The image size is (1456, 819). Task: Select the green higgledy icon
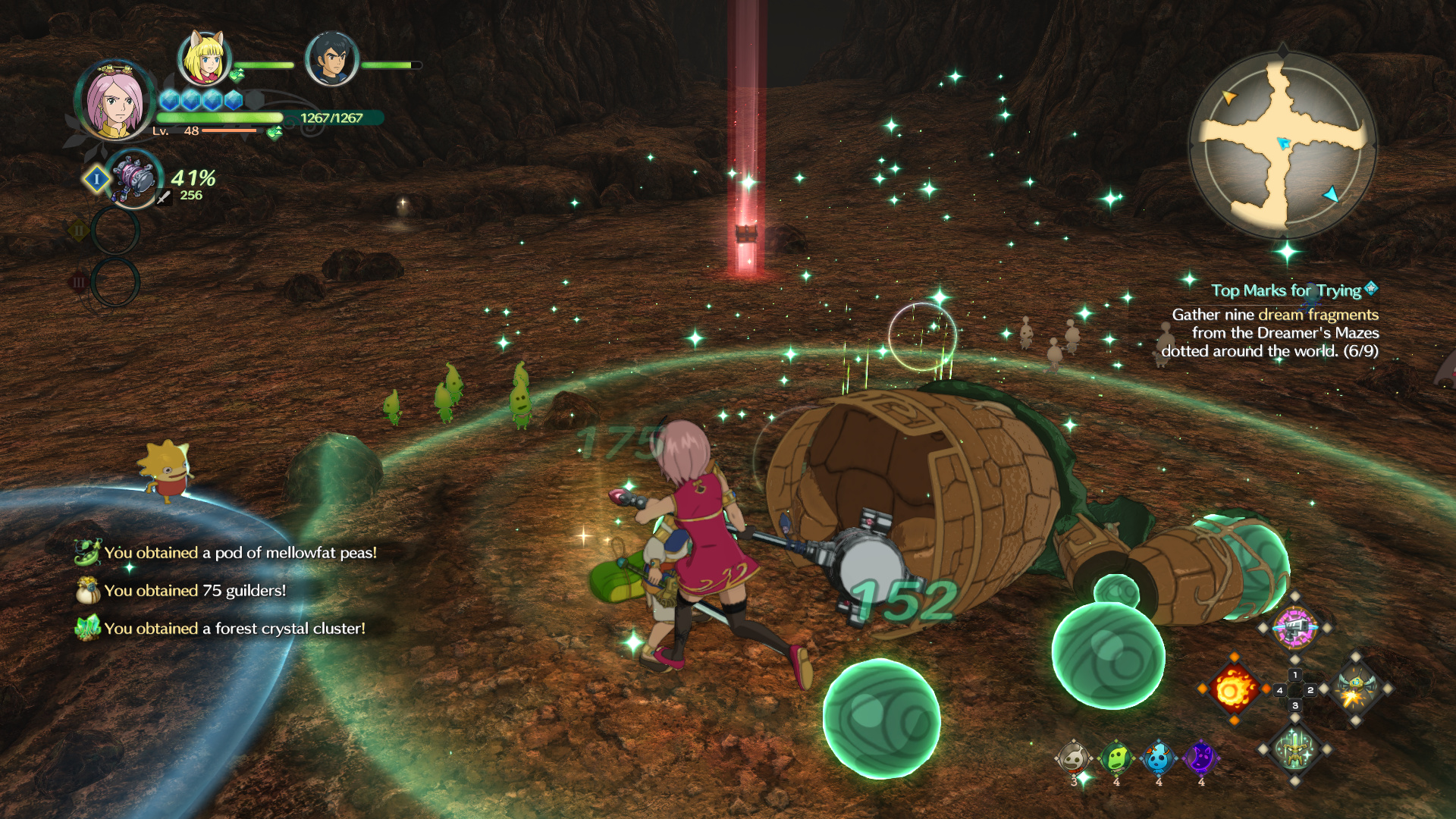tap(1116, 758)
